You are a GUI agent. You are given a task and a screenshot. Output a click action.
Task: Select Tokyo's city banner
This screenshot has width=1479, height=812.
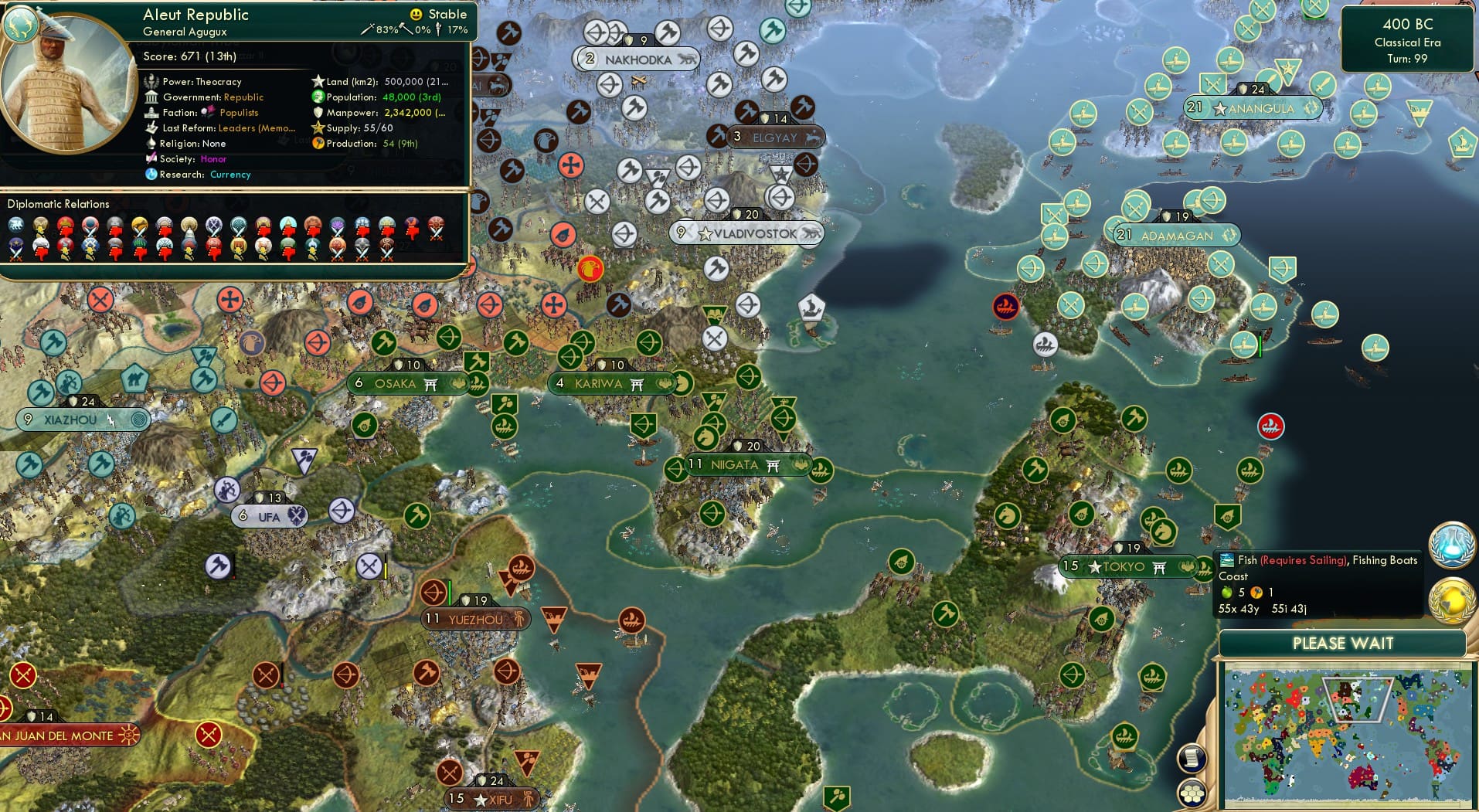tap(1127, 566)
